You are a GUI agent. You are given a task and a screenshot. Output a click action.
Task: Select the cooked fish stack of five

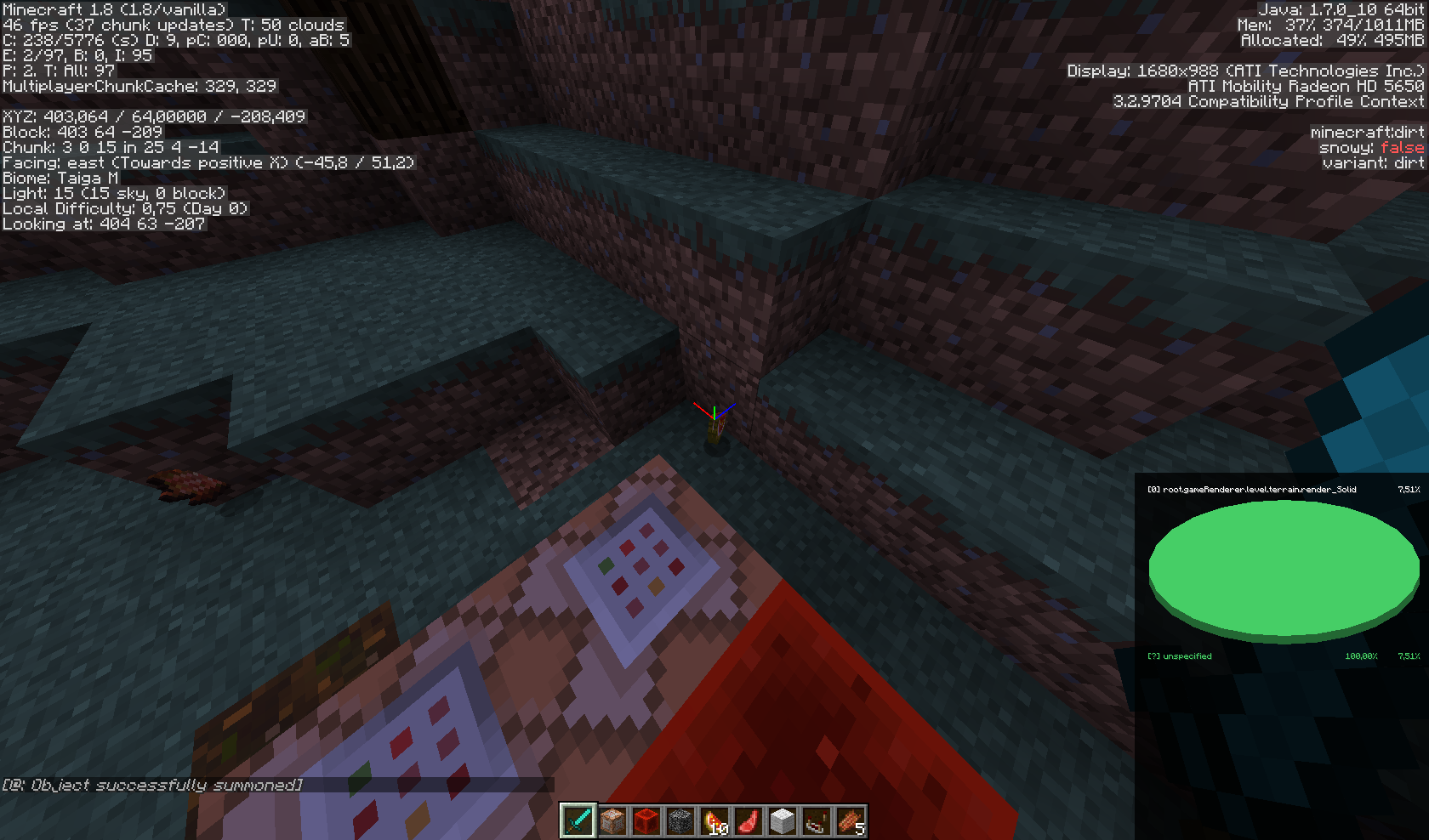coord(850,821)
